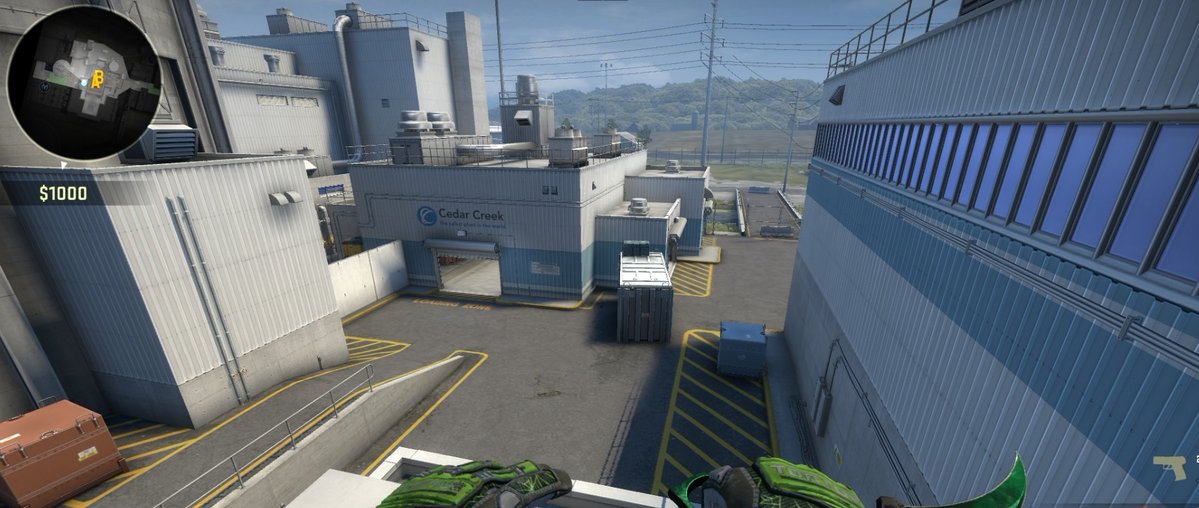Image resolution: width=1199 pixels, height=508 pixels.
Task: Click the circular radar minimap
Action: click(x=83, y=82)
